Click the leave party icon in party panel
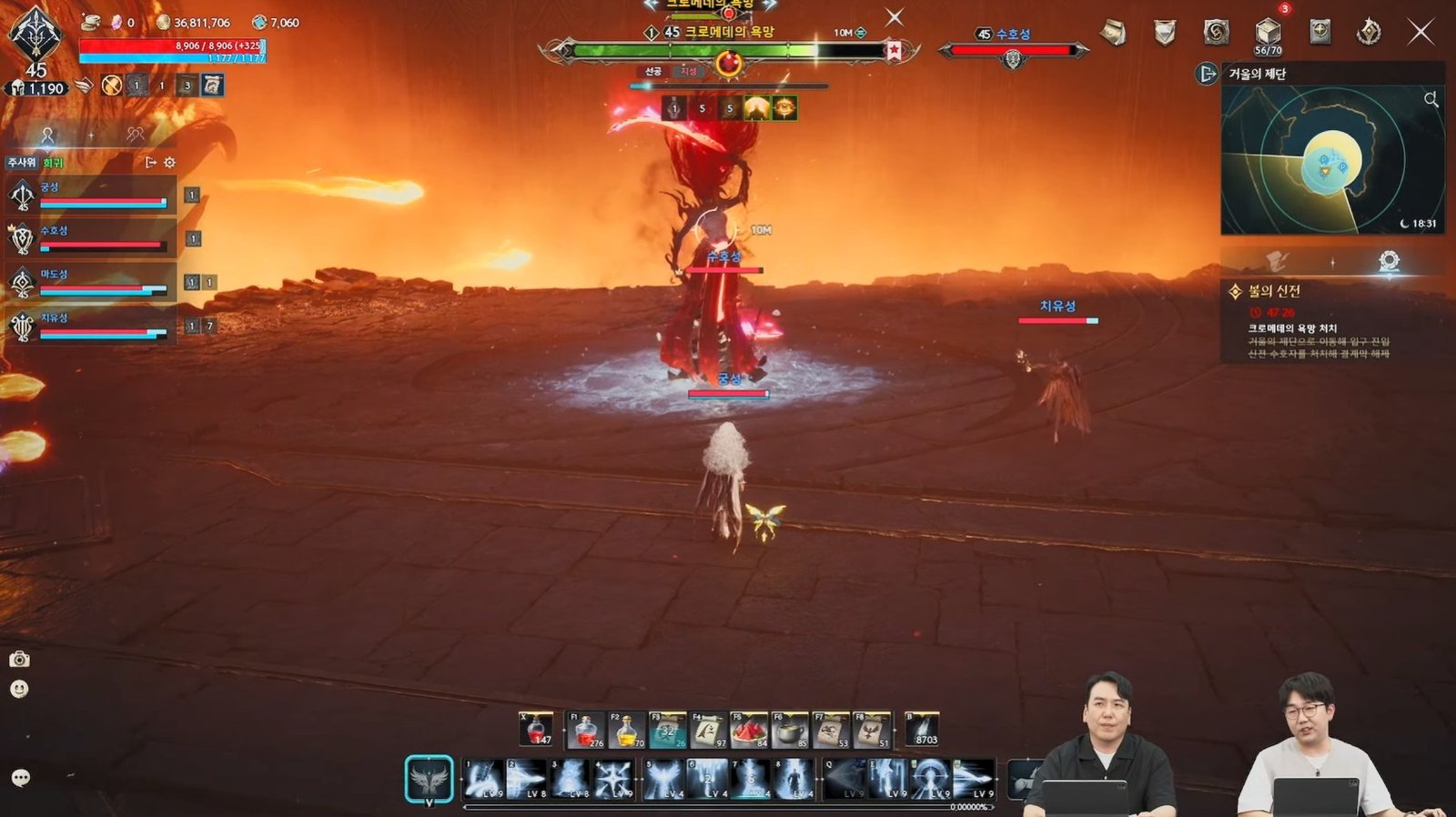Image resolution: width=1456 pixels, height=817 pixels. 152,163
